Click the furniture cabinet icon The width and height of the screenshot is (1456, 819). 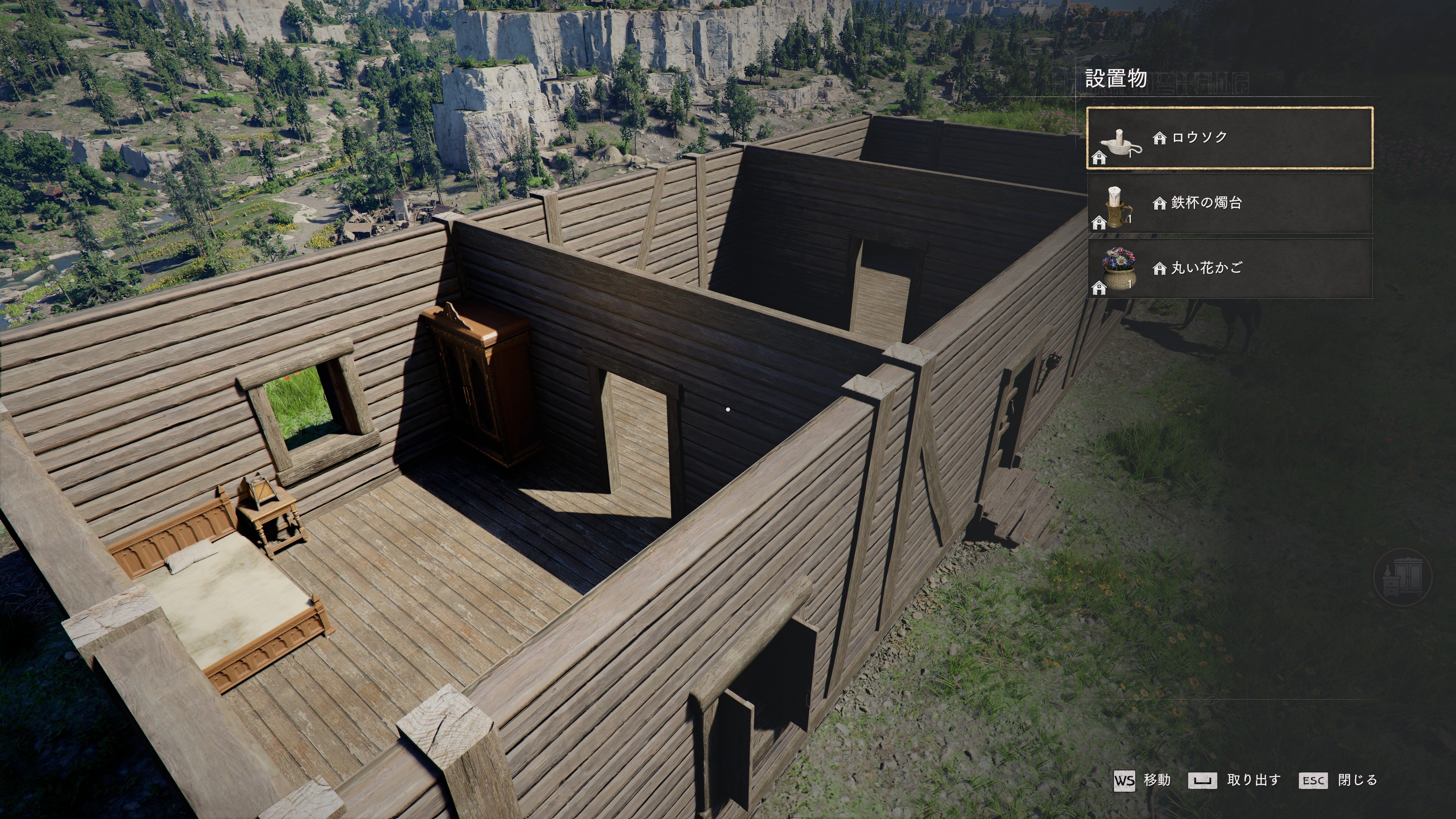click(1402, 577)
